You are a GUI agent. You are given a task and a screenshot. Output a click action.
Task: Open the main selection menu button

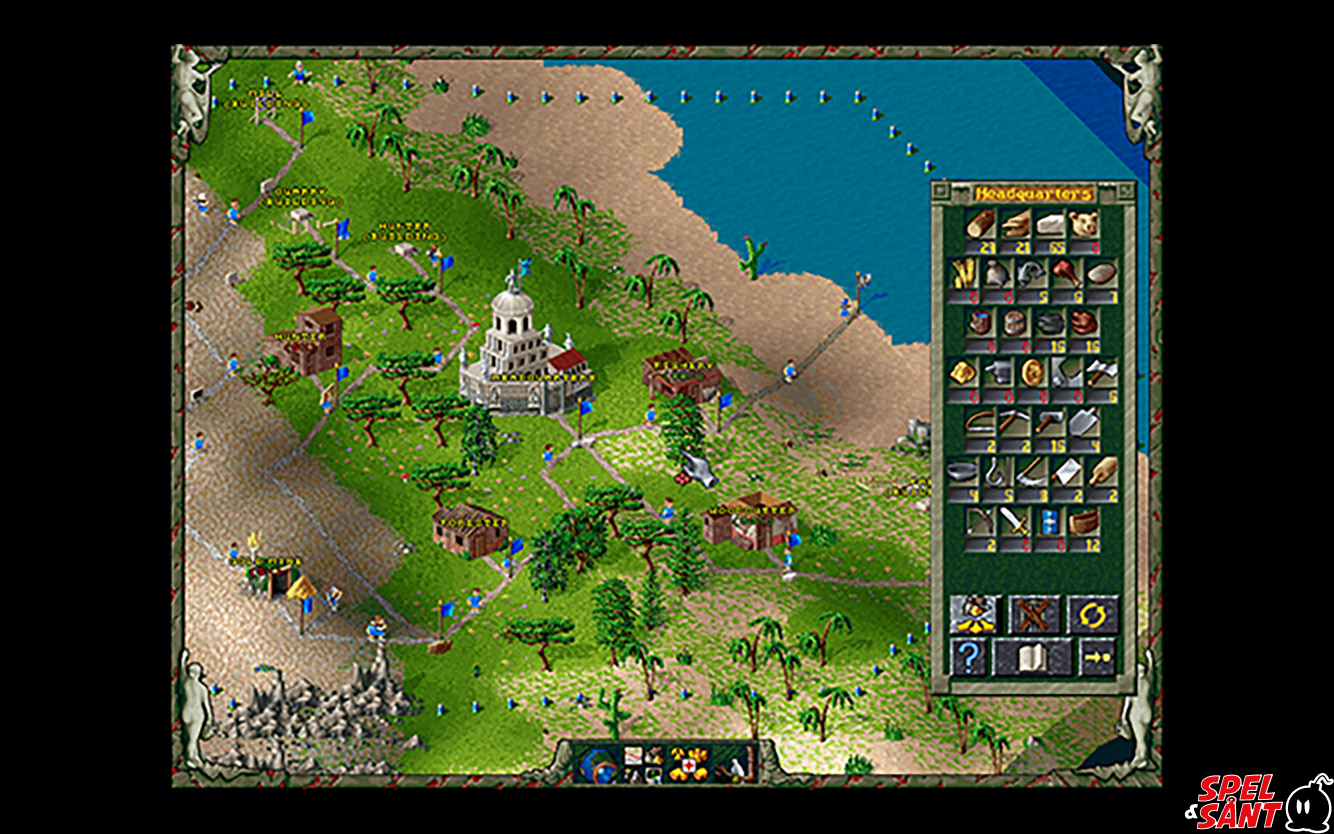641,765
